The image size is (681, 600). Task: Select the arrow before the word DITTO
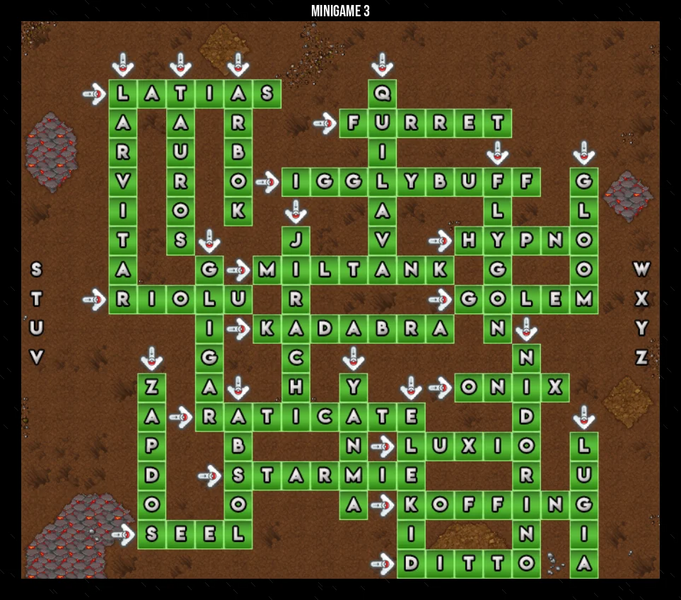coord(383,564)
